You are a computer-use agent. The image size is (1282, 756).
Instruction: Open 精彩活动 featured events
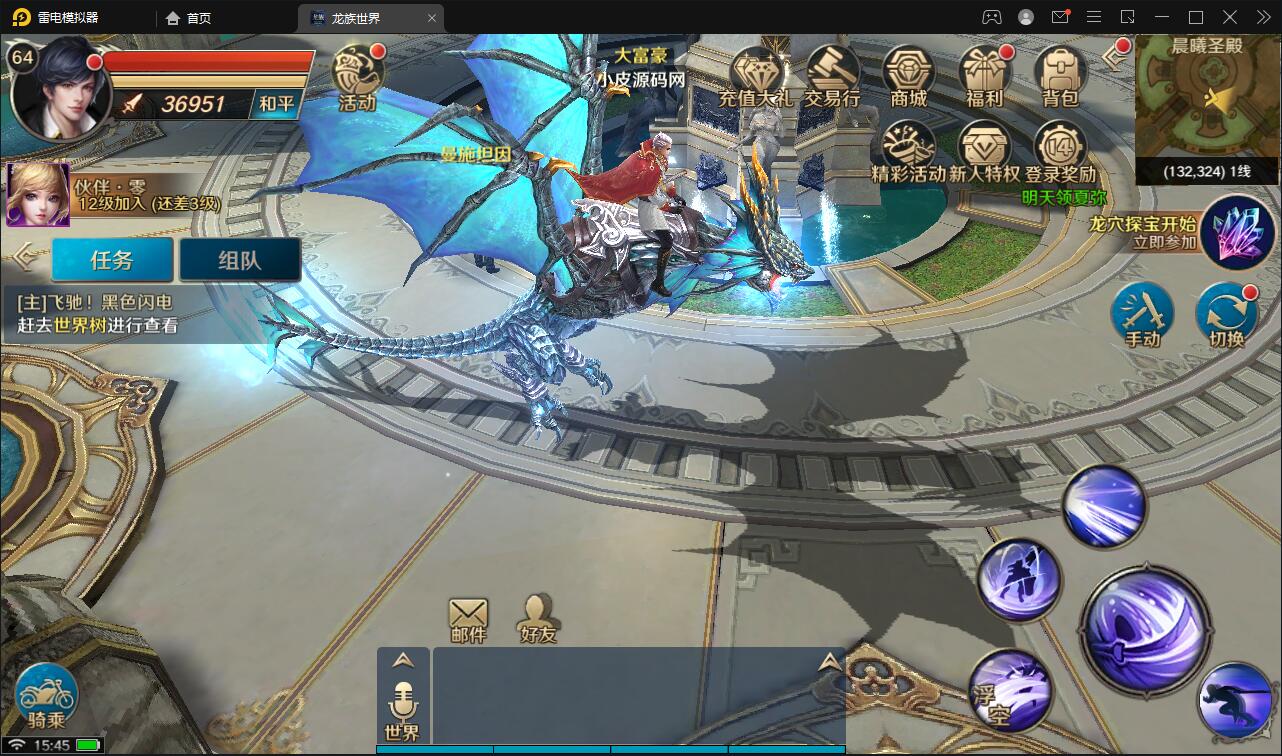click(x=908, y=151)
